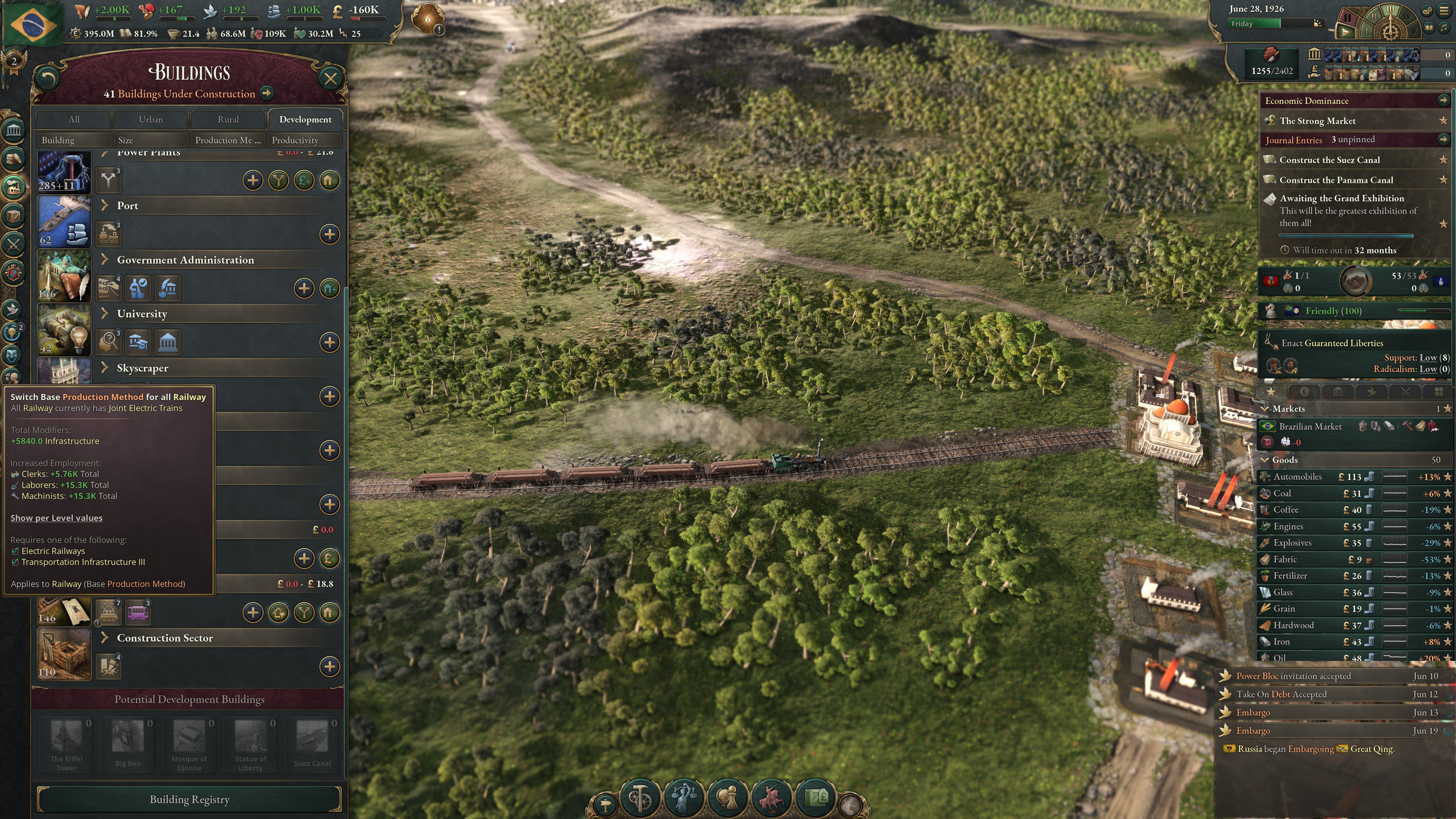Screen dimensions: 1456x819
Task: Select the political lens with justice scales icon
Action: (685, 799)
